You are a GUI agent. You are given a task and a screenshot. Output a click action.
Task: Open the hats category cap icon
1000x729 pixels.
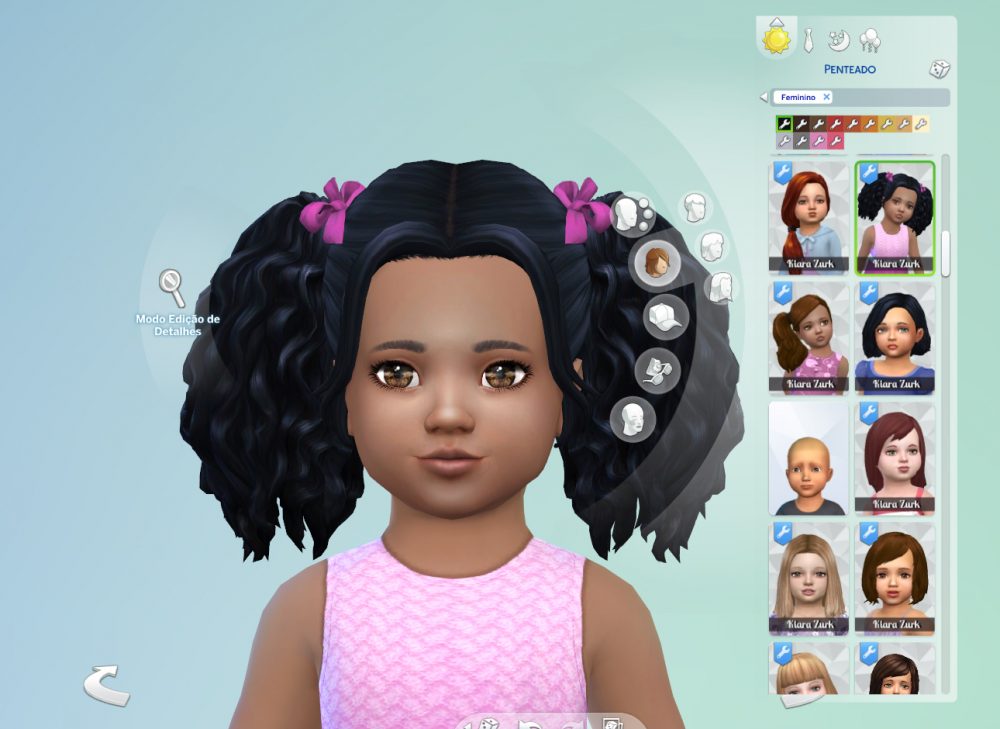pyautogui.click(x=665, y=317)
